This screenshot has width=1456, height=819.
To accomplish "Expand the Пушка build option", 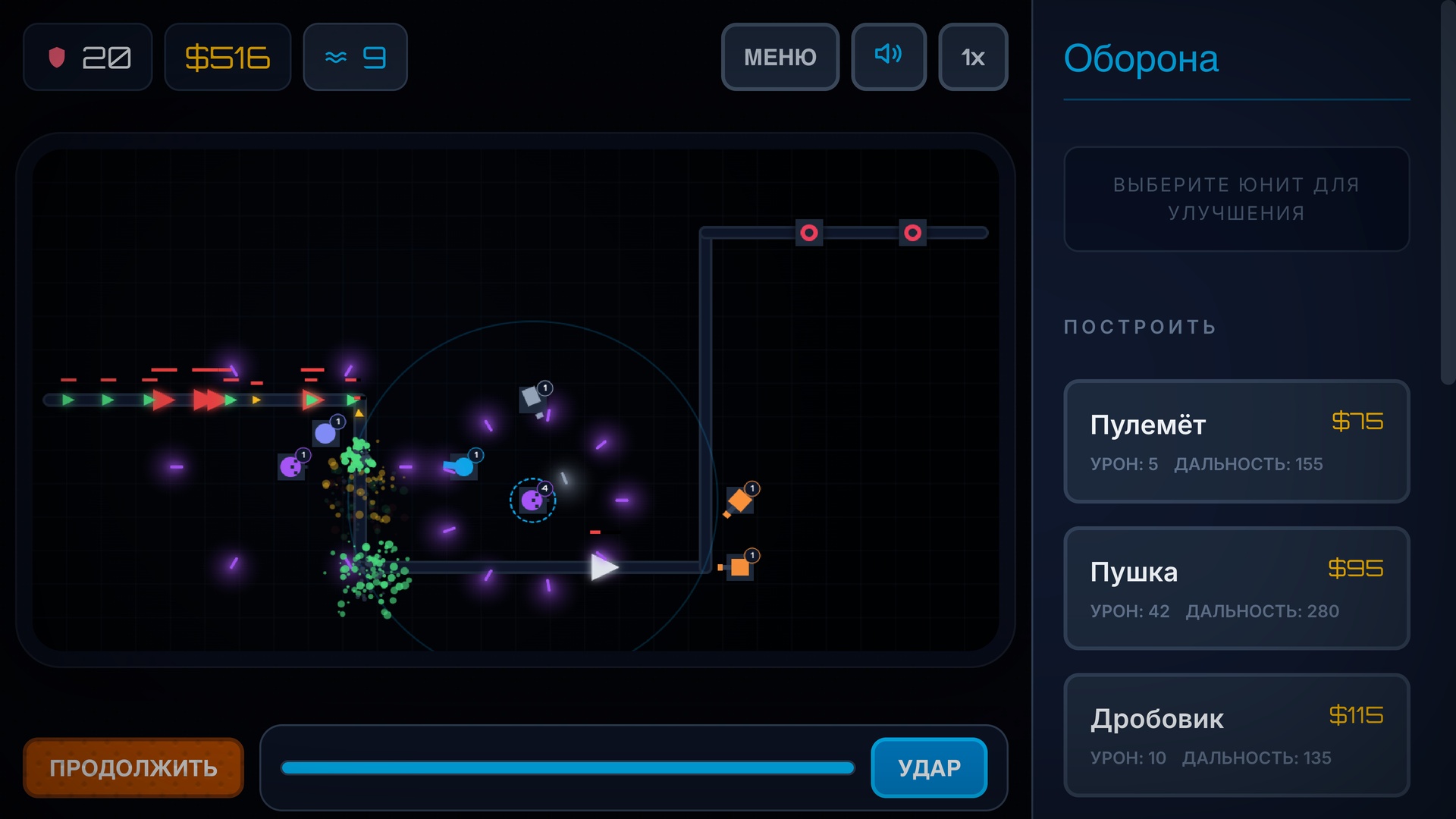I will coord(1236,588).
